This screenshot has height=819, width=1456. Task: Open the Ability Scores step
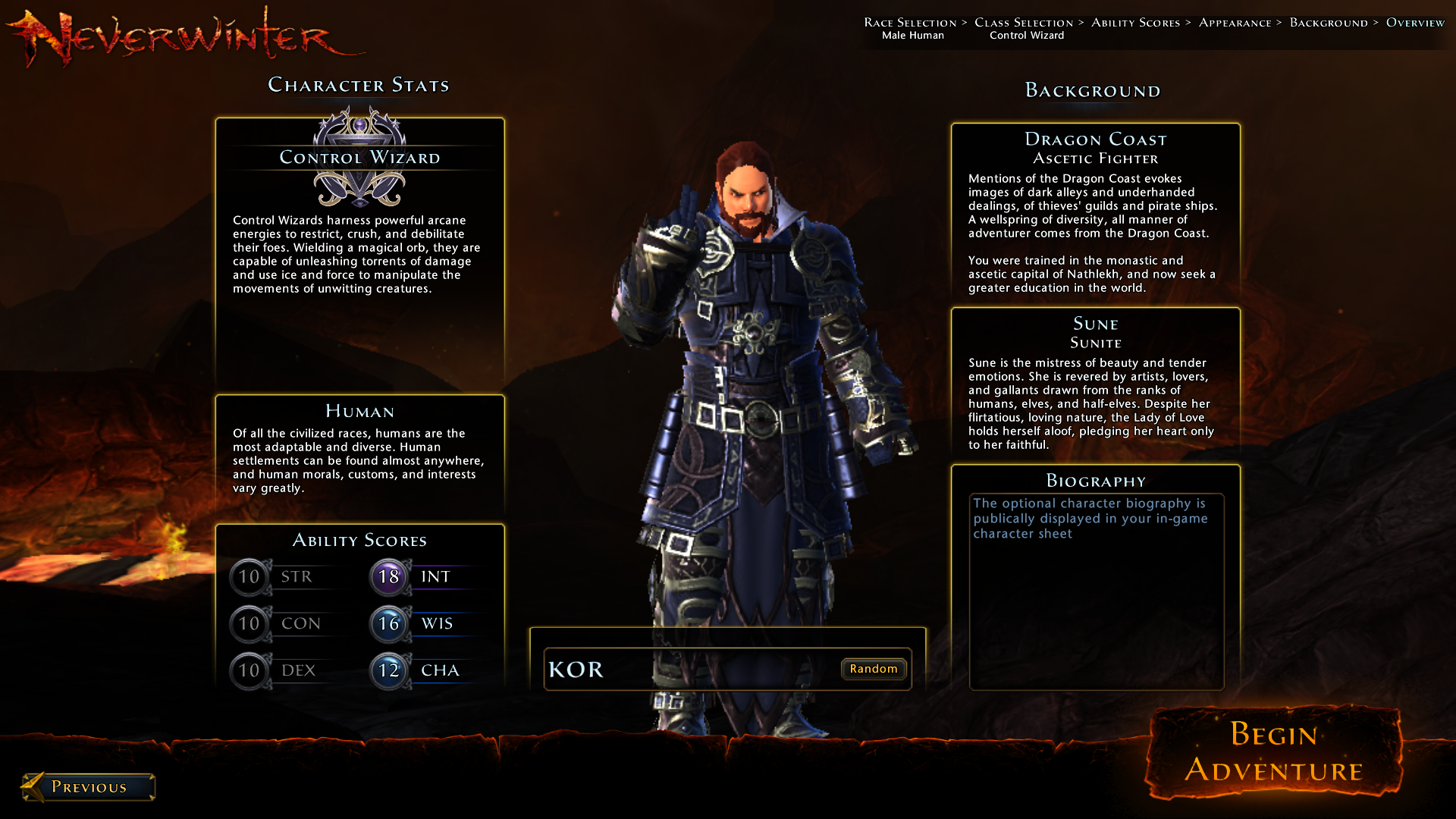pyautogui.click(x=1135, y=23)
